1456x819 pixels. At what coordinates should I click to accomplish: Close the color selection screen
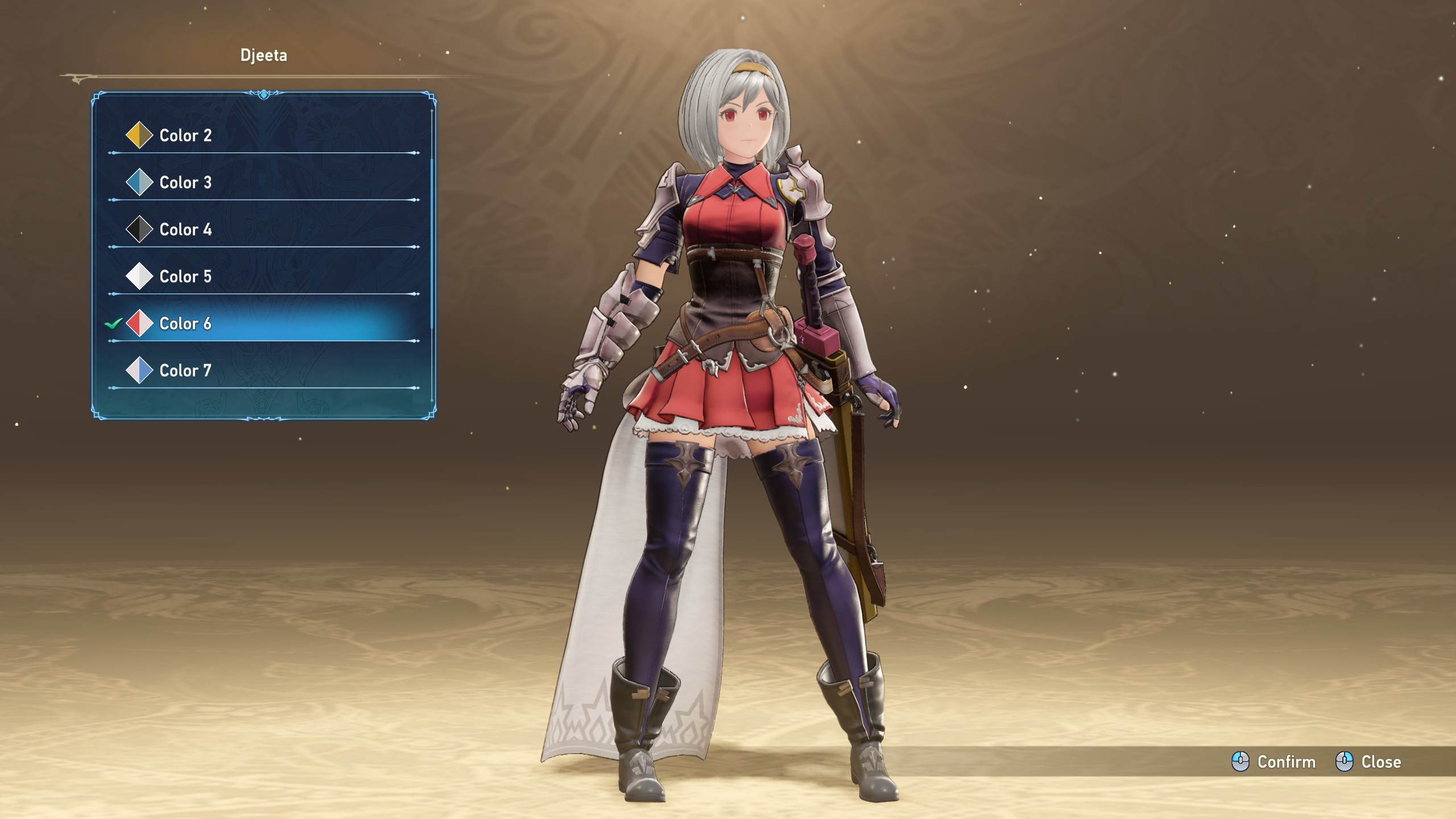pyautogui.click(x=1368, y=762)
